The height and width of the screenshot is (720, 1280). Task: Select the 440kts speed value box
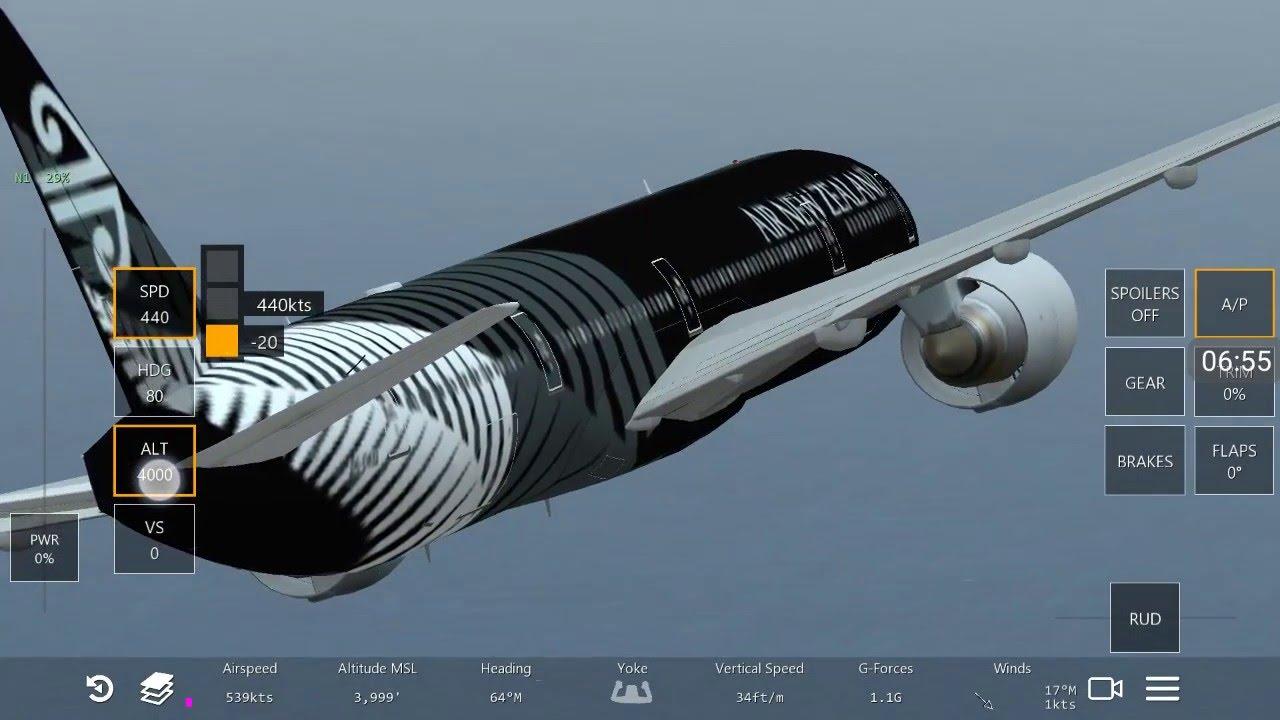point(283,305)
